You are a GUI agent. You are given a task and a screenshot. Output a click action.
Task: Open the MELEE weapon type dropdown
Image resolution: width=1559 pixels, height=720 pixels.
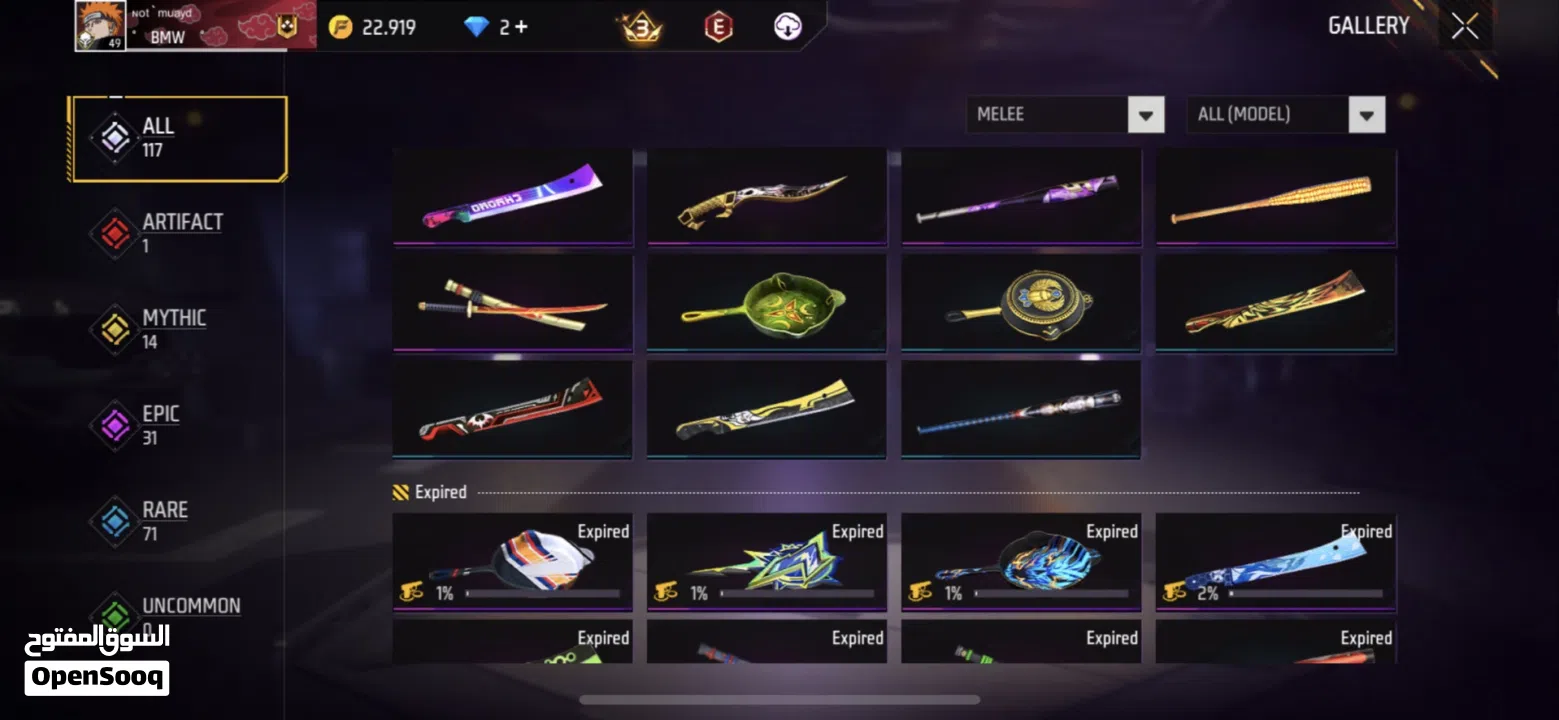(1064, 114)
